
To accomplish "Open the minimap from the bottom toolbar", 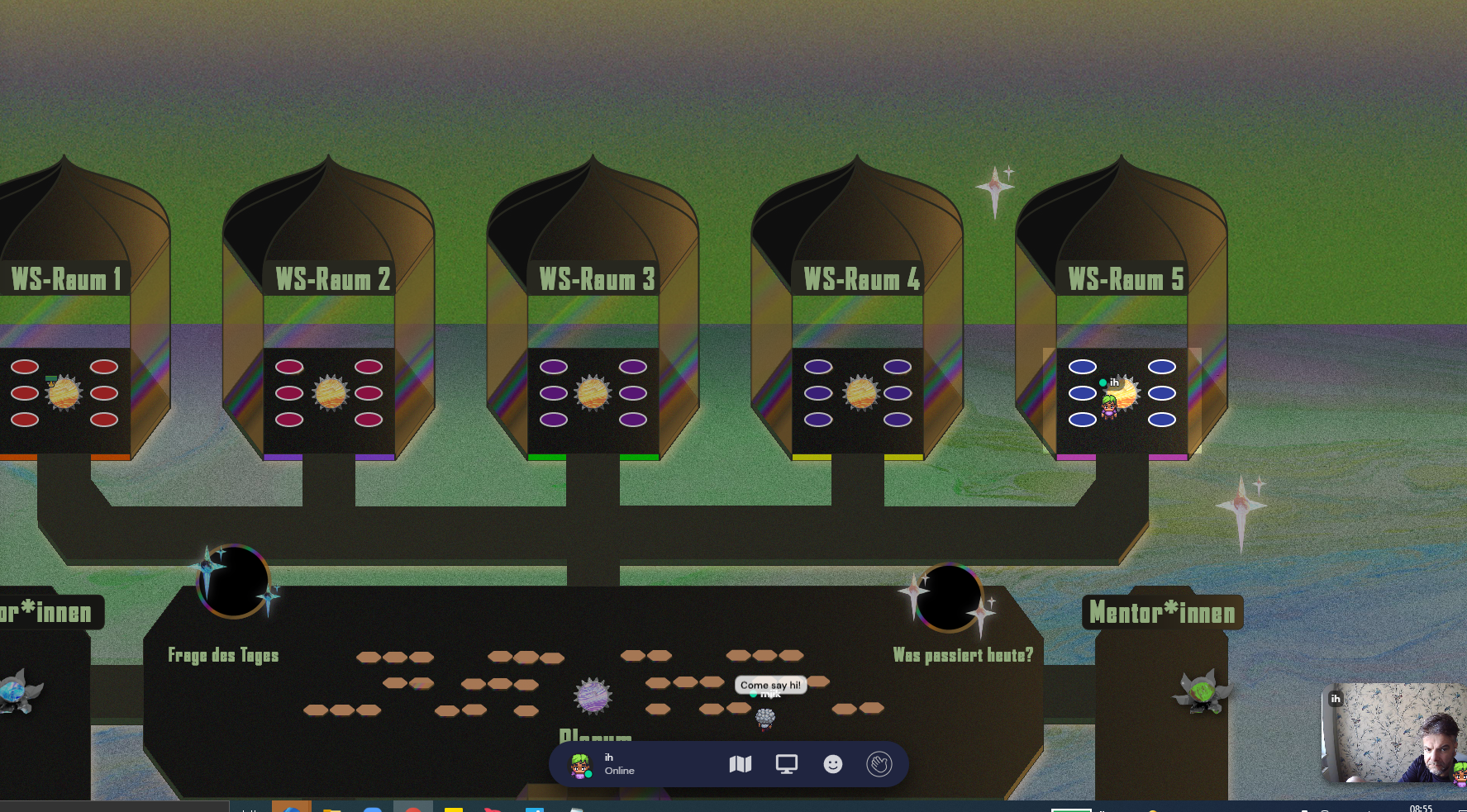I will click(741, 764).
